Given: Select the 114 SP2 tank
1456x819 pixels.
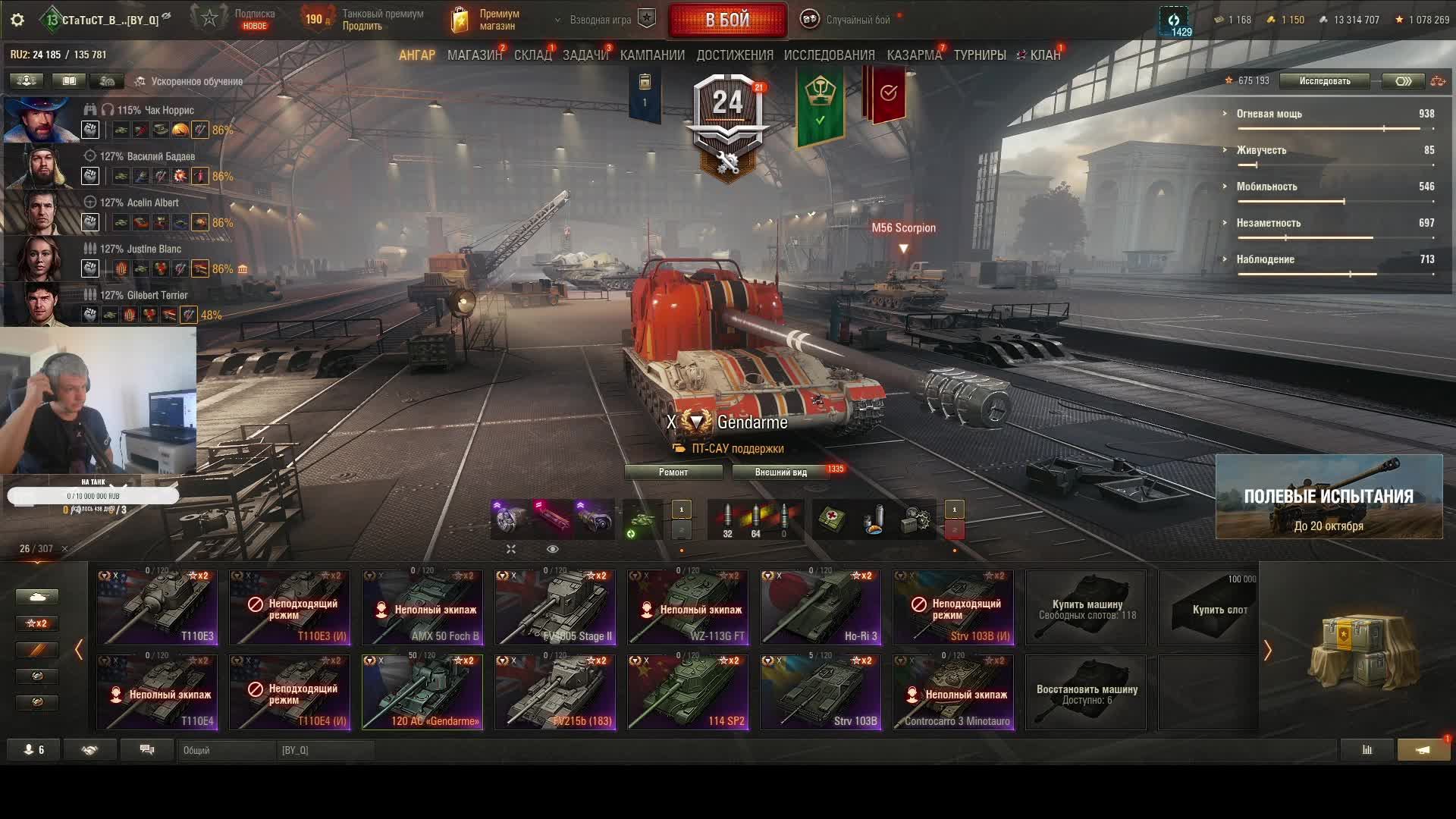Looking at the screenshot, I should (x=688, y=693).
